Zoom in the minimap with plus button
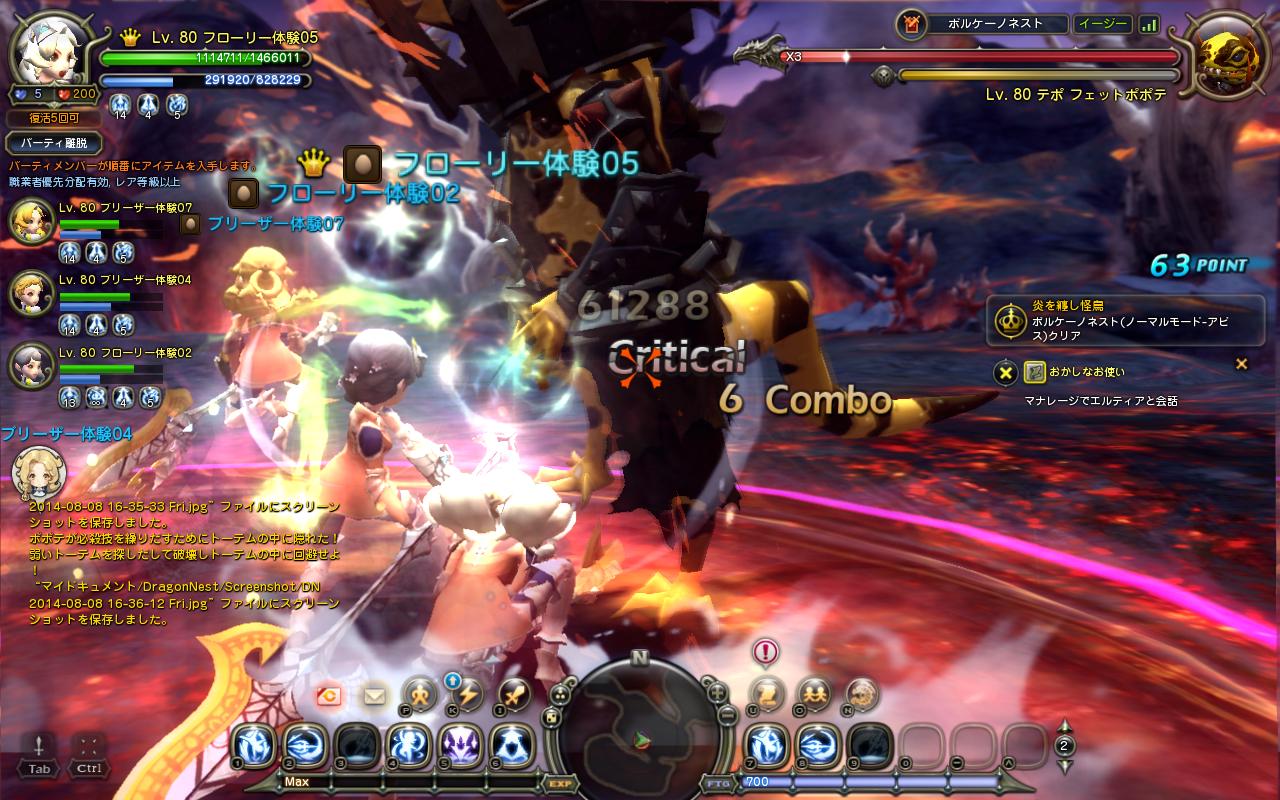Viewport: 1280px width, 800px height. pyautogui.click(x=716, y=692)
